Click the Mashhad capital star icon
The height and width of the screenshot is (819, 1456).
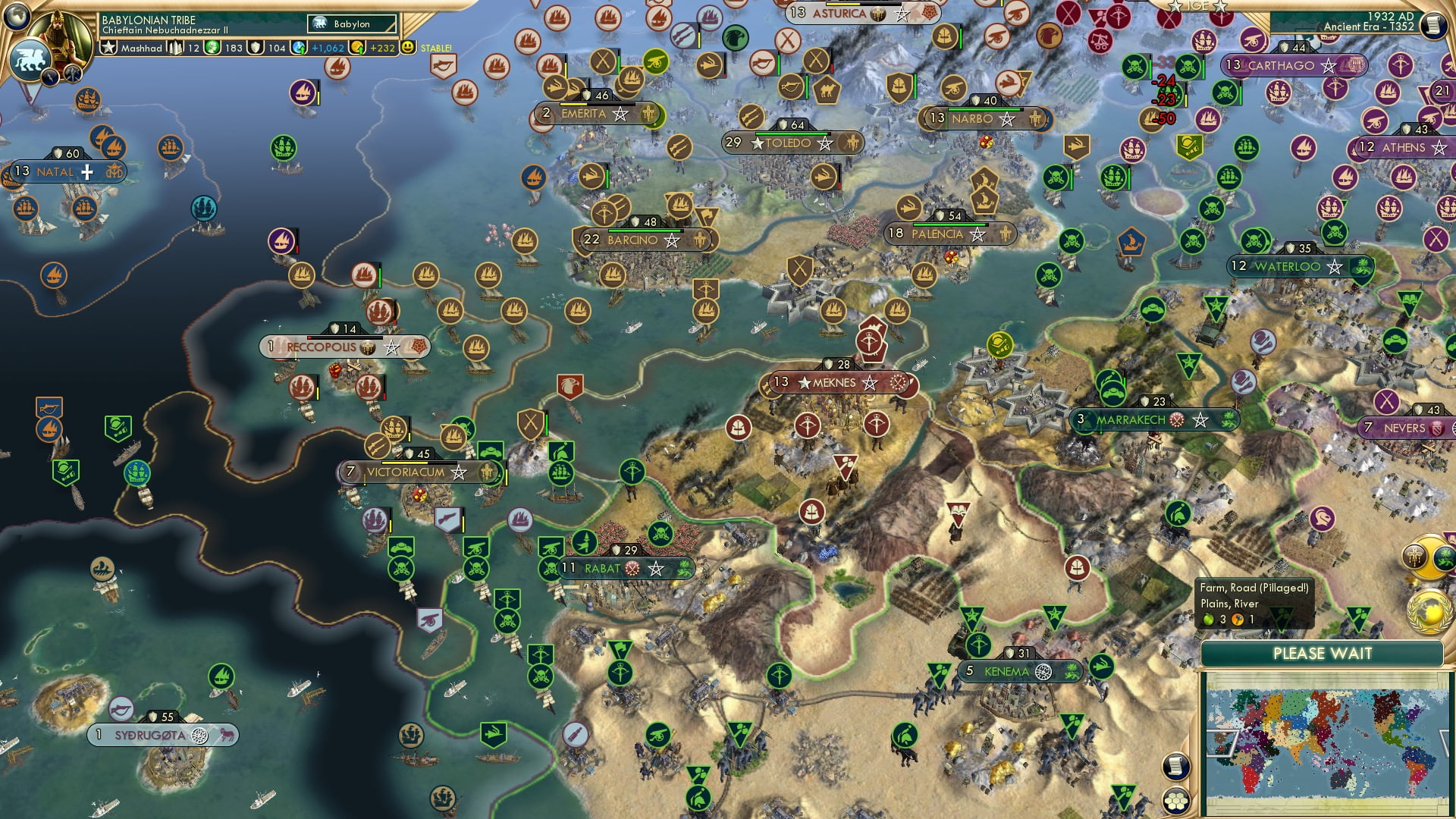[x=107, y=47]
